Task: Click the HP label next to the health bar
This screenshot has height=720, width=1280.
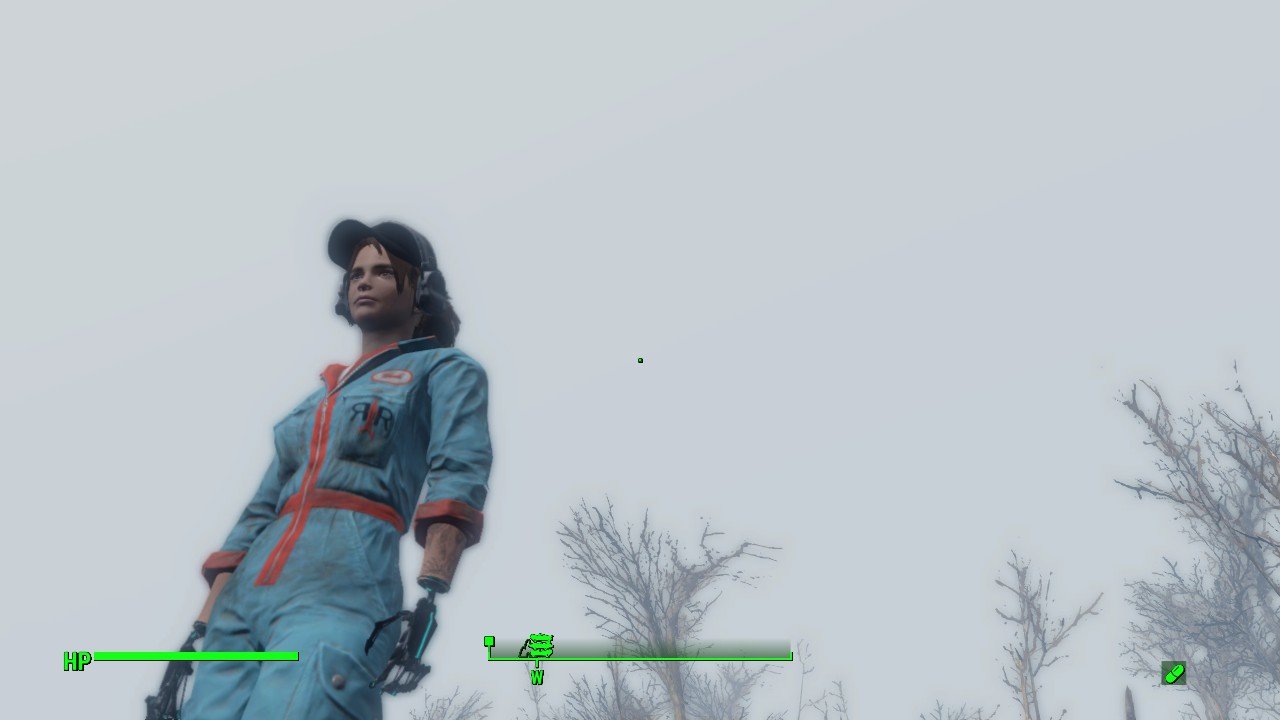Action: [x=76, y=660]
